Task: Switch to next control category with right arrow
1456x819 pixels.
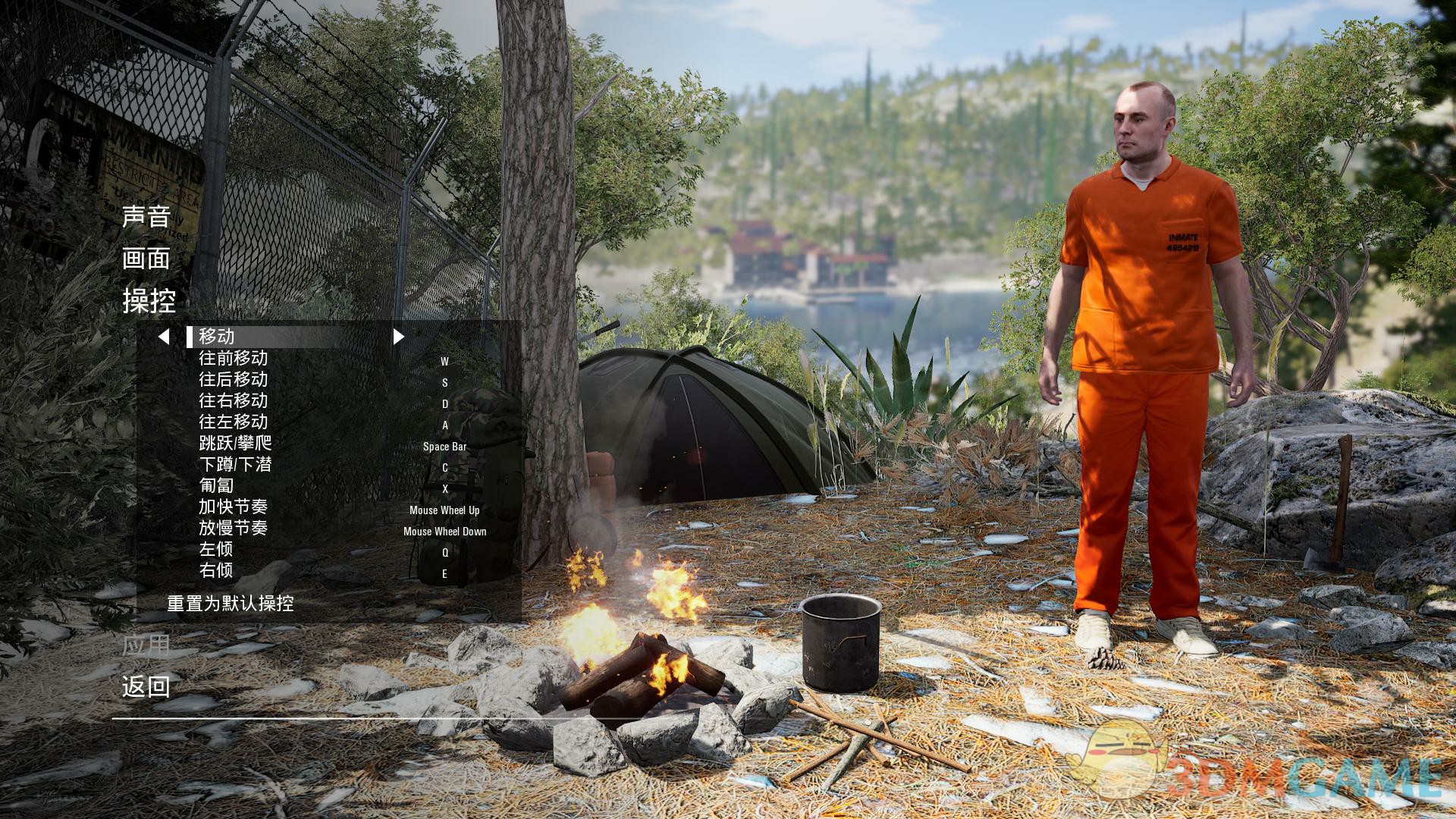Action: pyautogui.click(x=398, y=336)
